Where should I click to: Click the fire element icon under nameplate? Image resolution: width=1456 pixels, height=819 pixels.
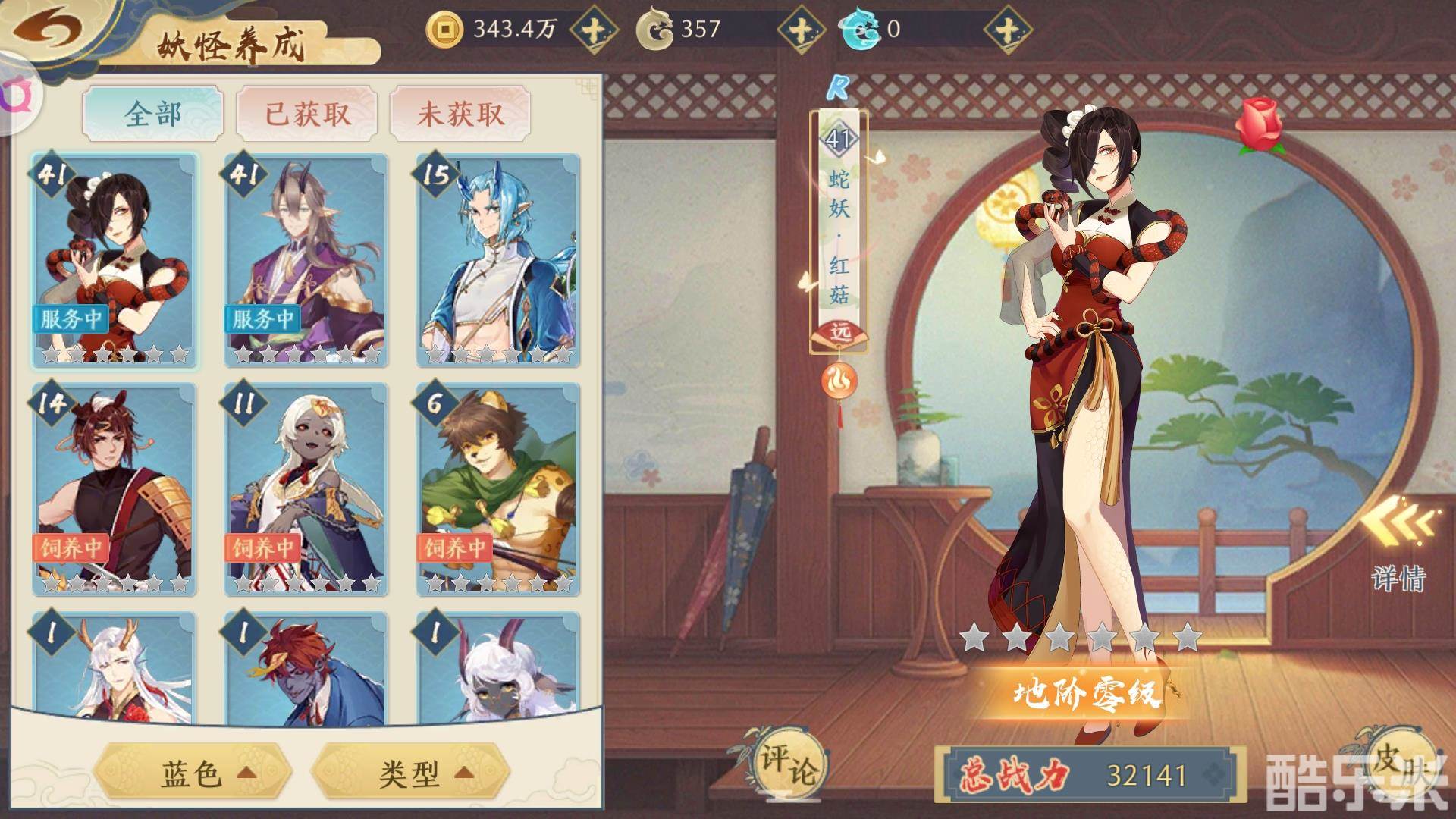[x=839, y=379]
